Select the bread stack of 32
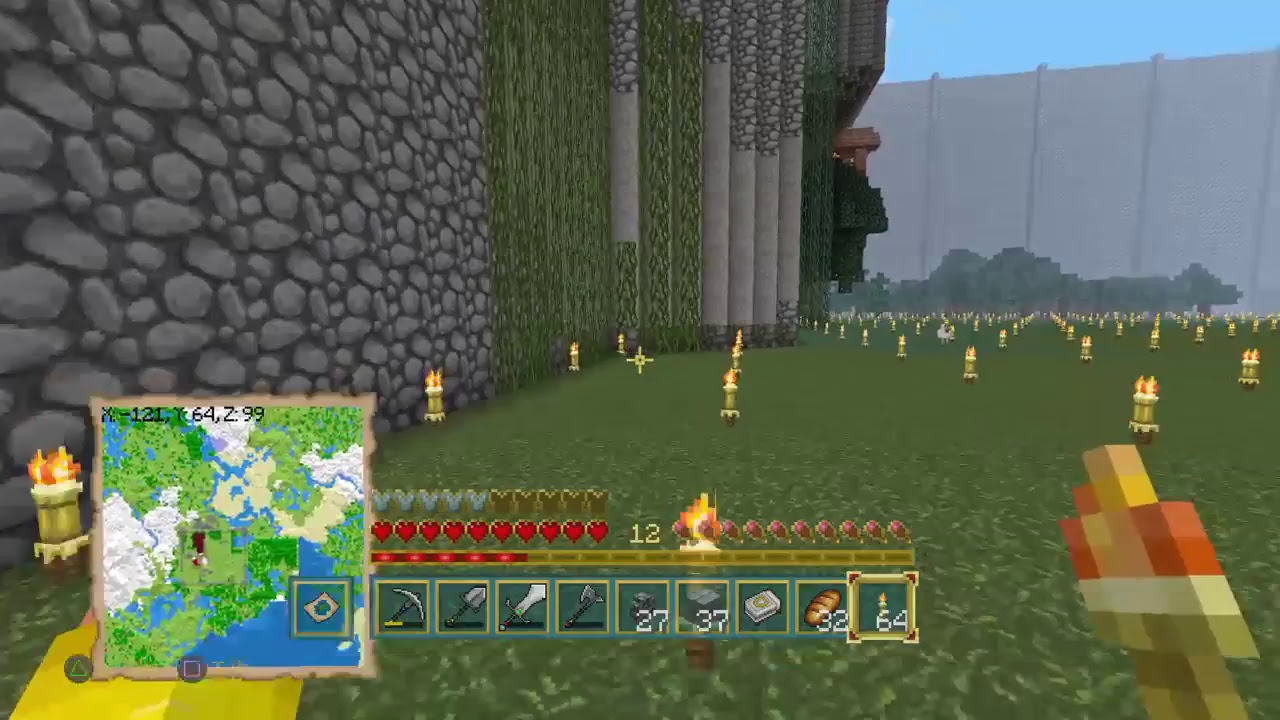1280x720 pixels. pos(823,608)
